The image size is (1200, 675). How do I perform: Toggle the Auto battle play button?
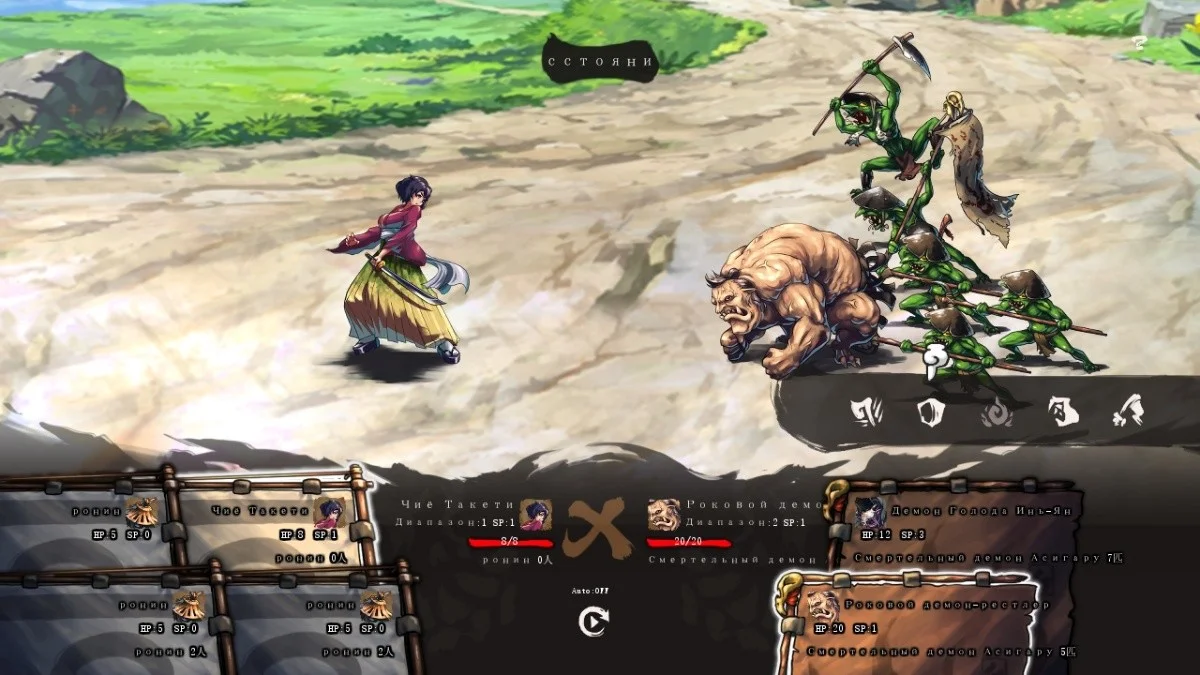point(593,622)
